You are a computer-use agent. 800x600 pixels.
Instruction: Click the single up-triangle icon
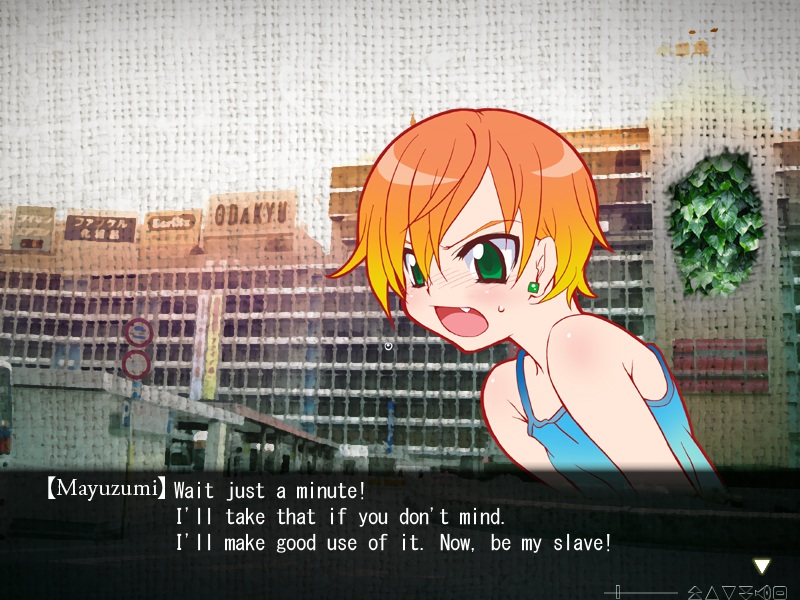click(x=712, y=593)
